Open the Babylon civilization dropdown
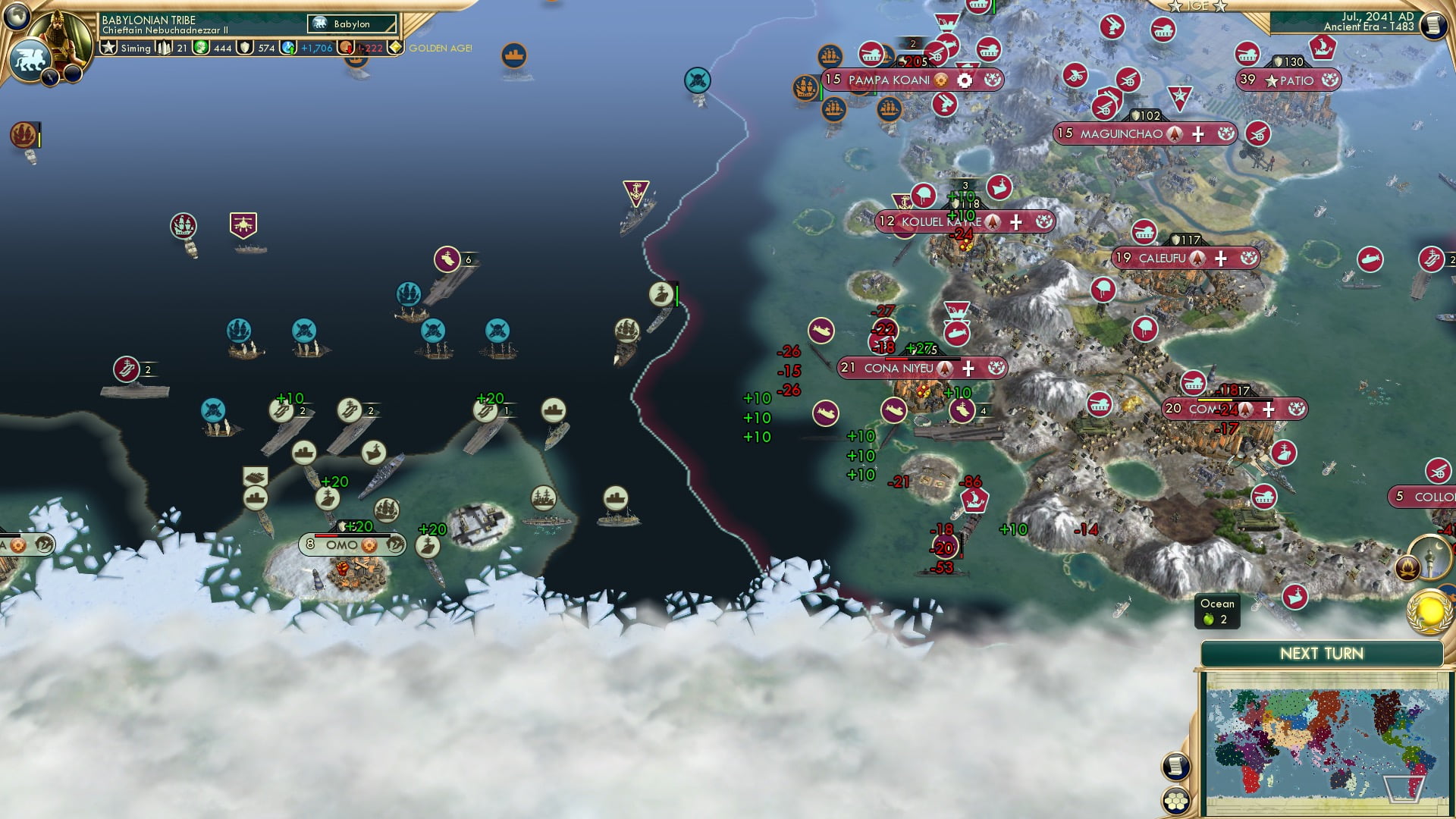1456x819 pixels. pyautogui.click(x=351, y=24)
